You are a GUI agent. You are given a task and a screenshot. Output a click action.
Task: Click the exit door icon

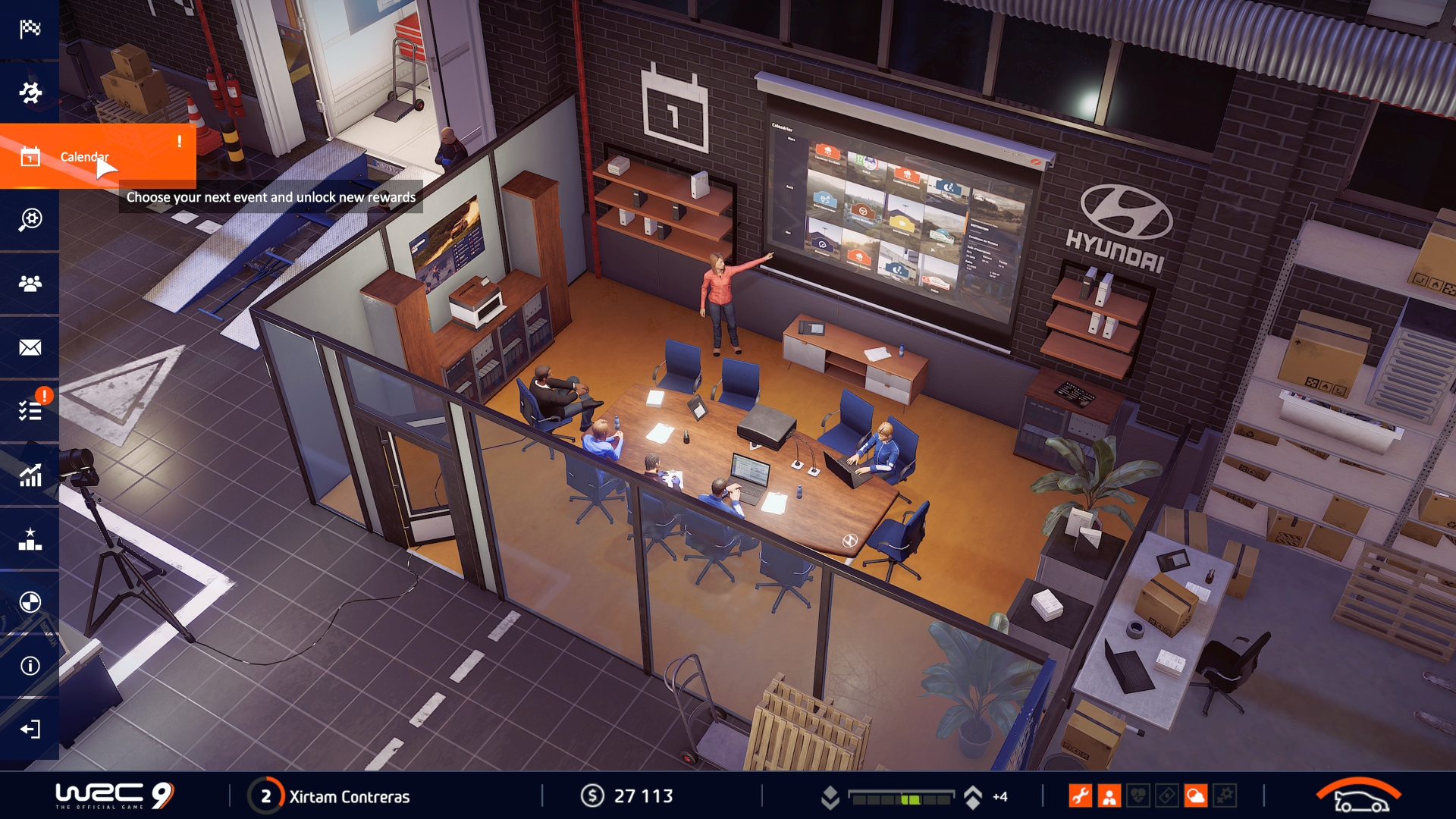tap(30, 730)
